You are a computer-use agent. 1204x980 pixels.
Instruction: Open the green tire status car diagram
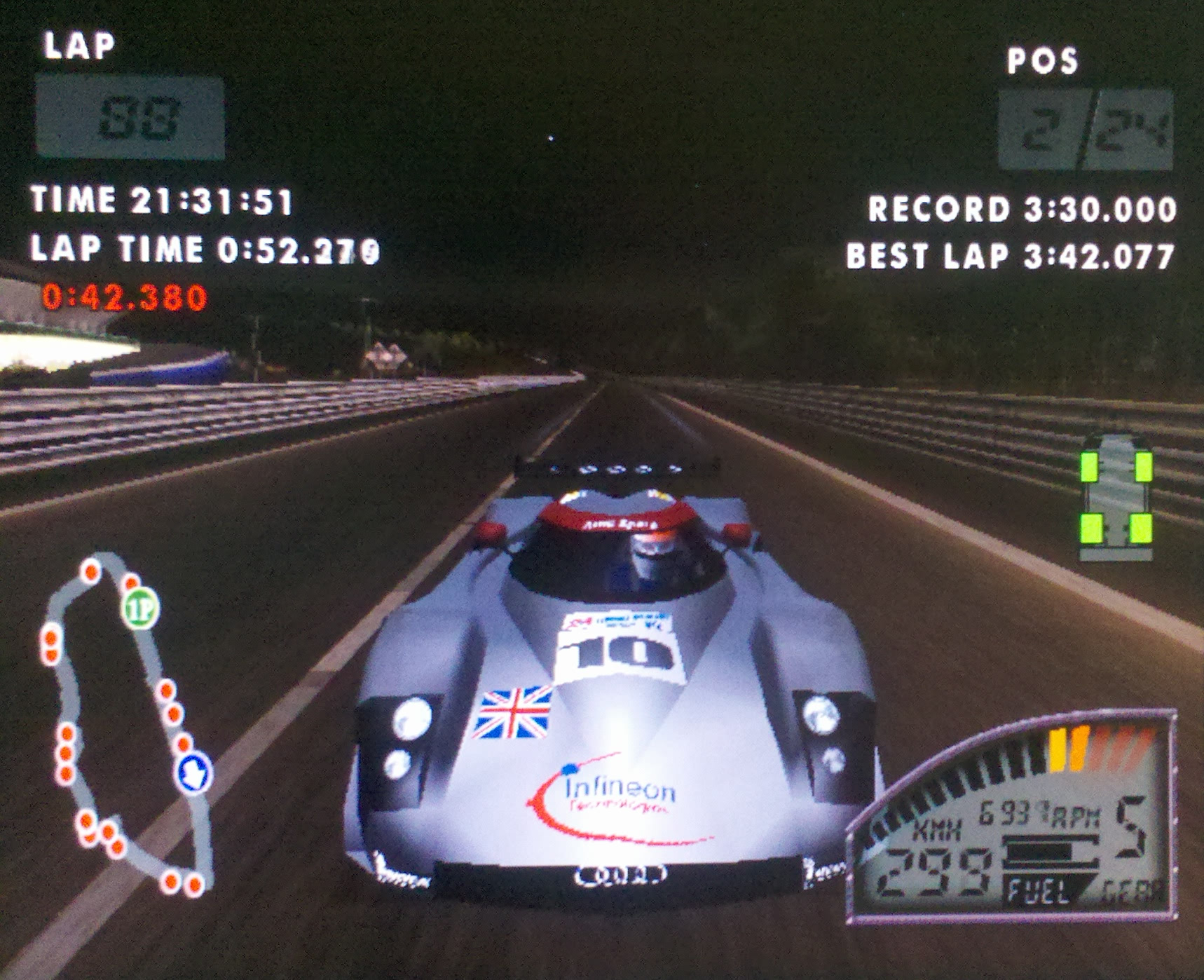[x=1116, y=496]
